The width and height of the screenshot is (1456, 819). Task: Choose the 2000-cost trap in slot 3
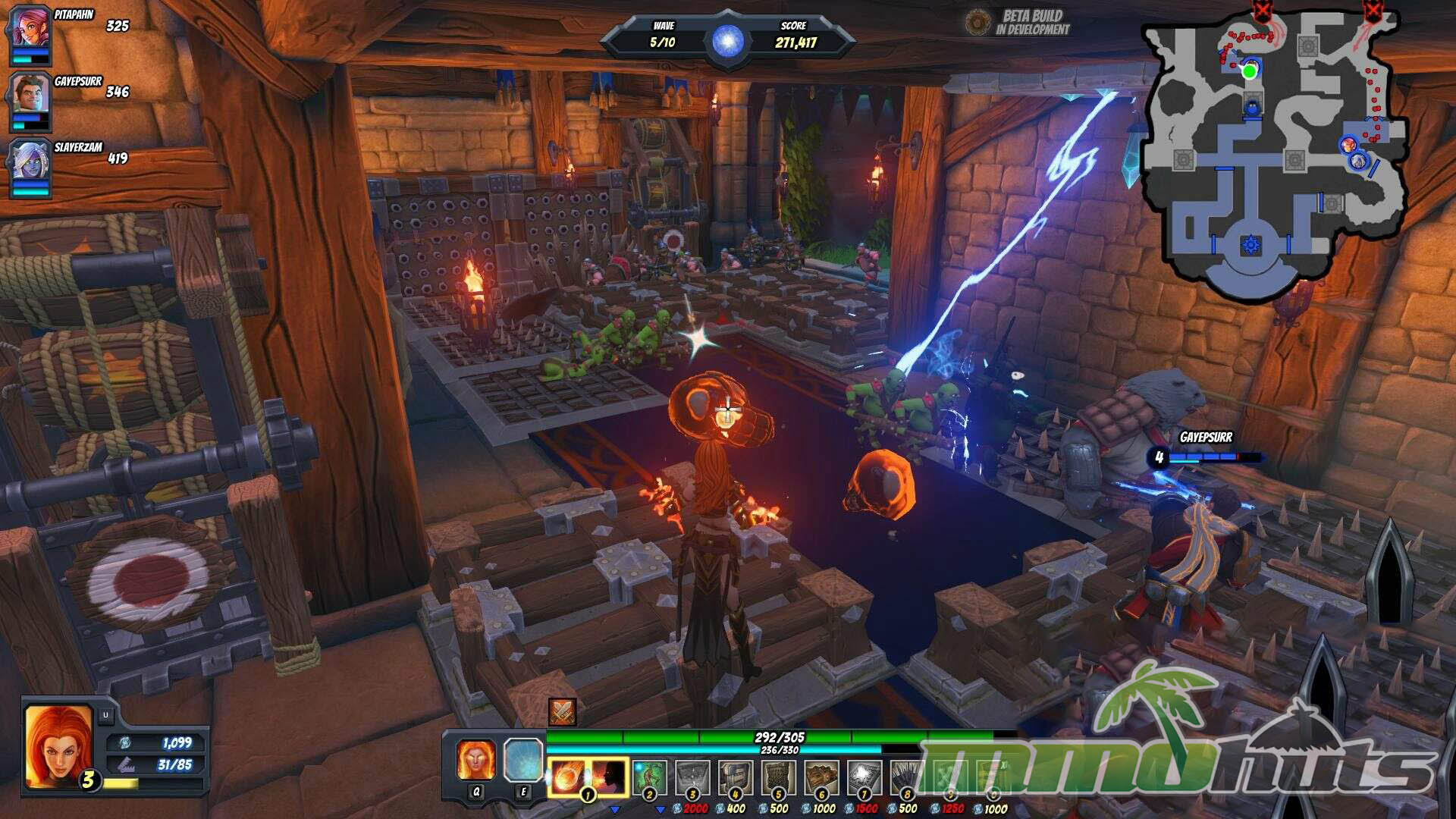click(692, 777)
